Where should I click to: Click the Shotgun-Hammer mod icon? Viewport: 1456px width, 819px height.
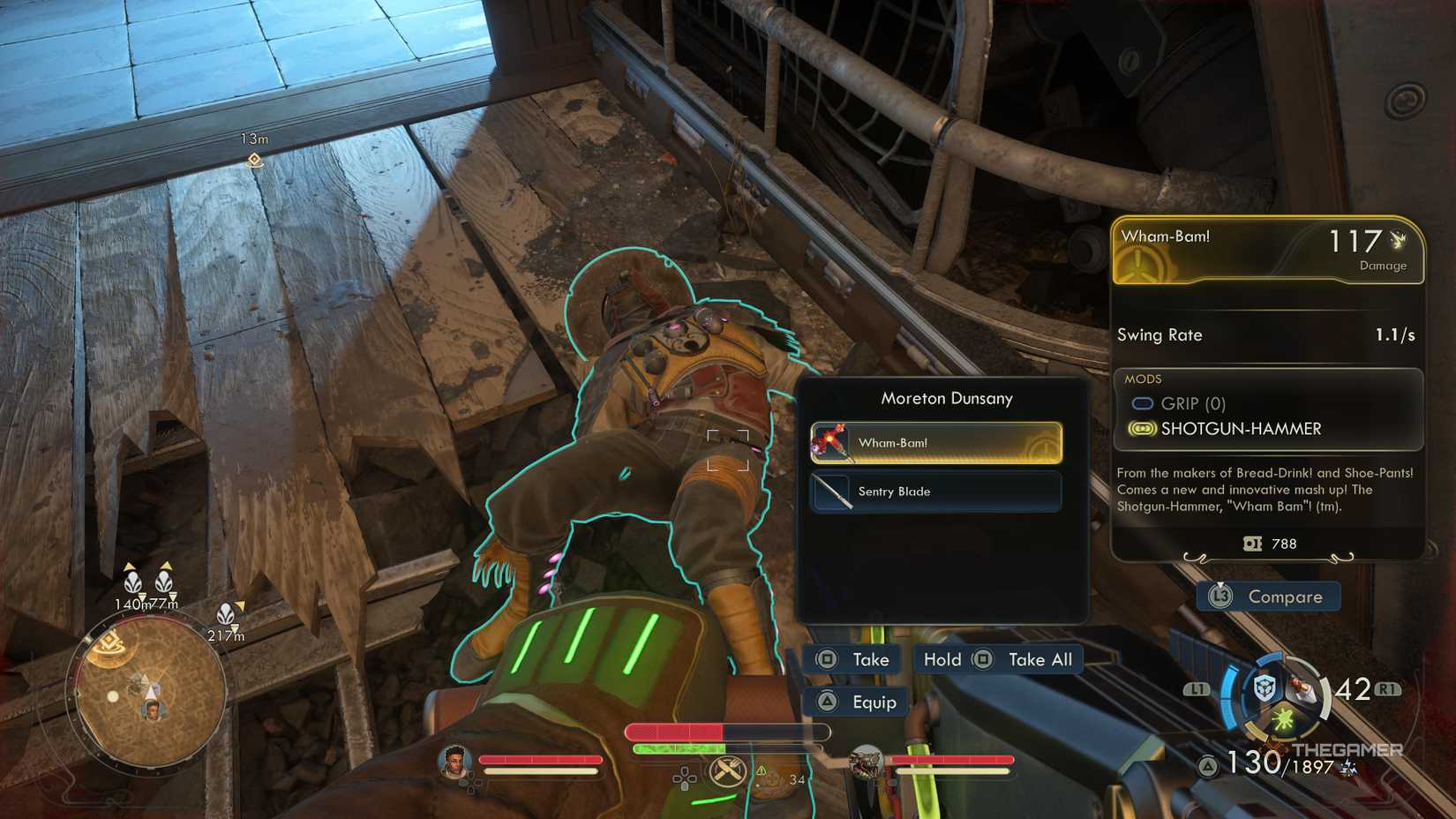[1144, 429]
